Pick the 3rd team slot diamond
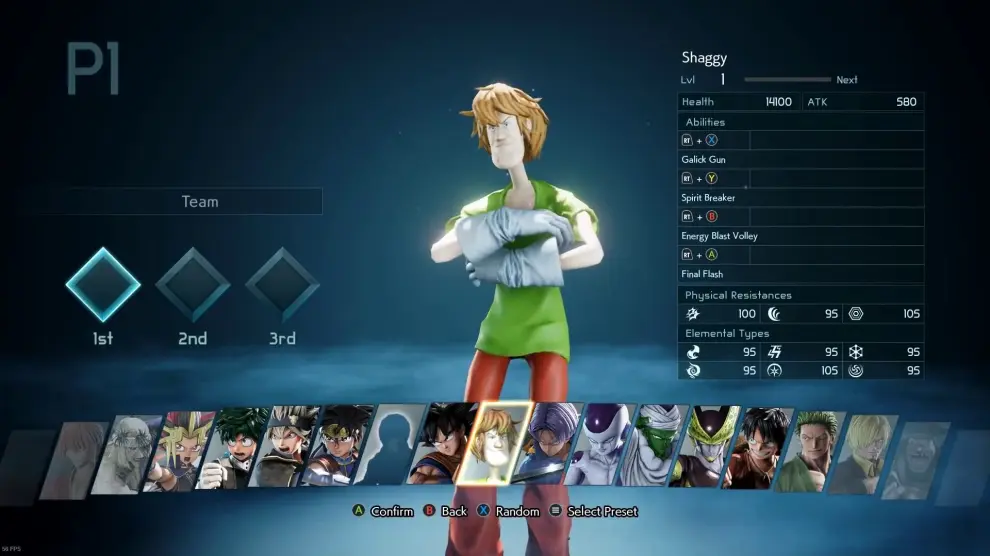 pos(282,284)
